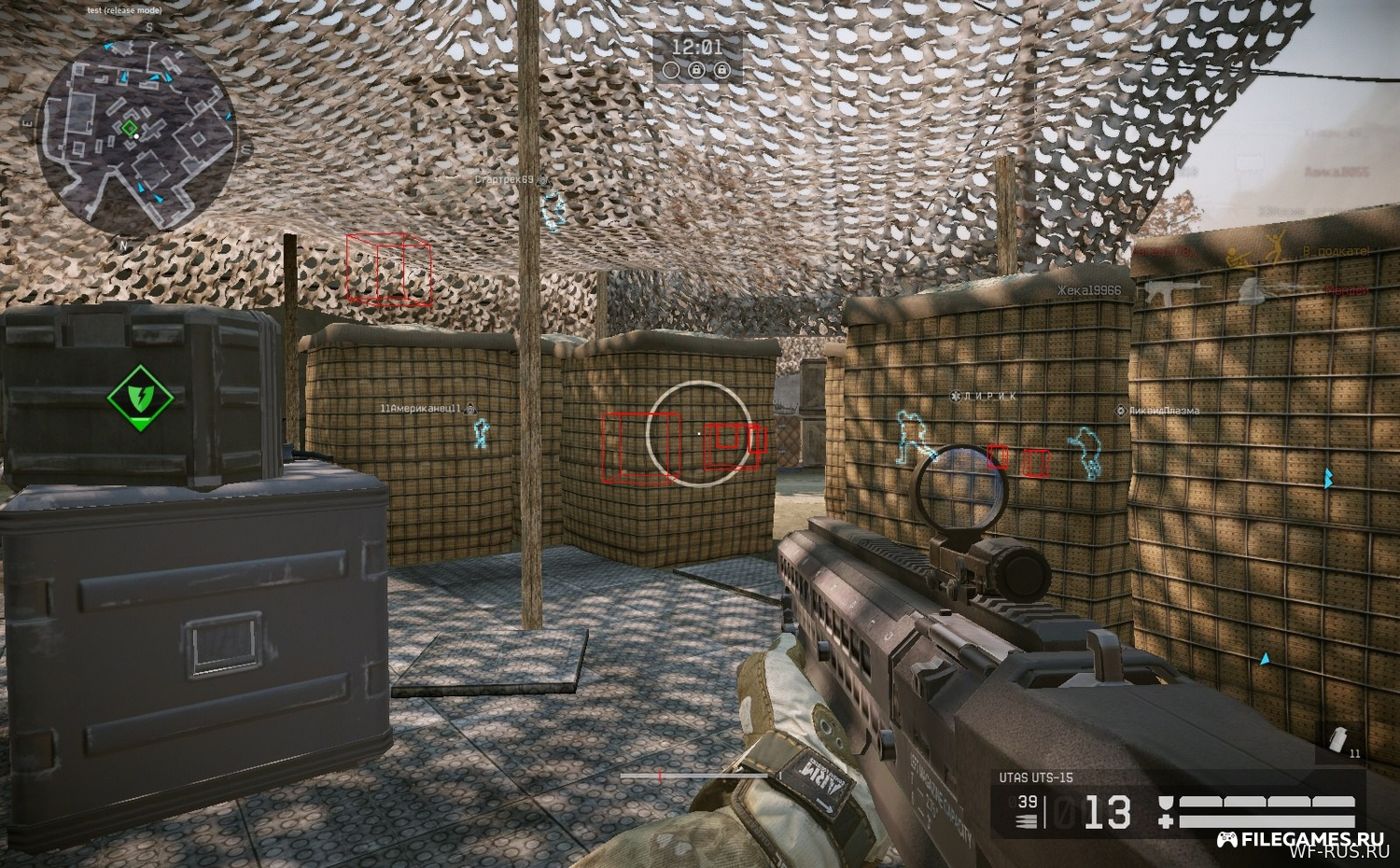Click the Стартрек69 player name tag
The height and width of the screenshot is (868, 1400).
(x=504, y=179)
